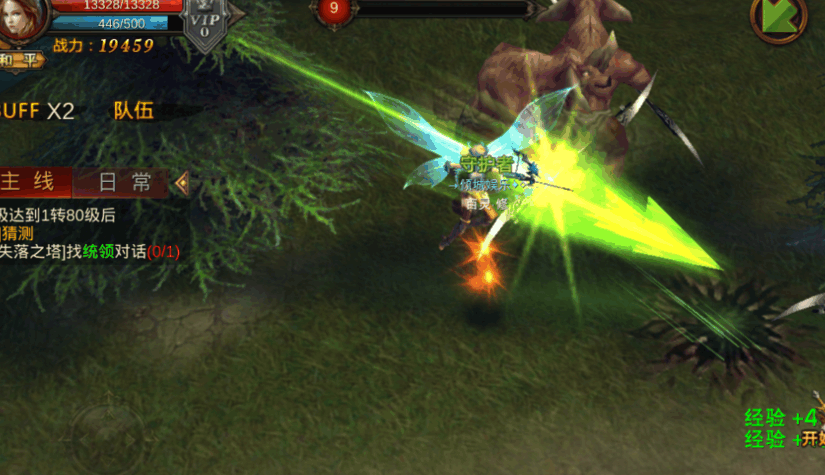Switch to the 队伍 team tab

[x=133, y=111]
